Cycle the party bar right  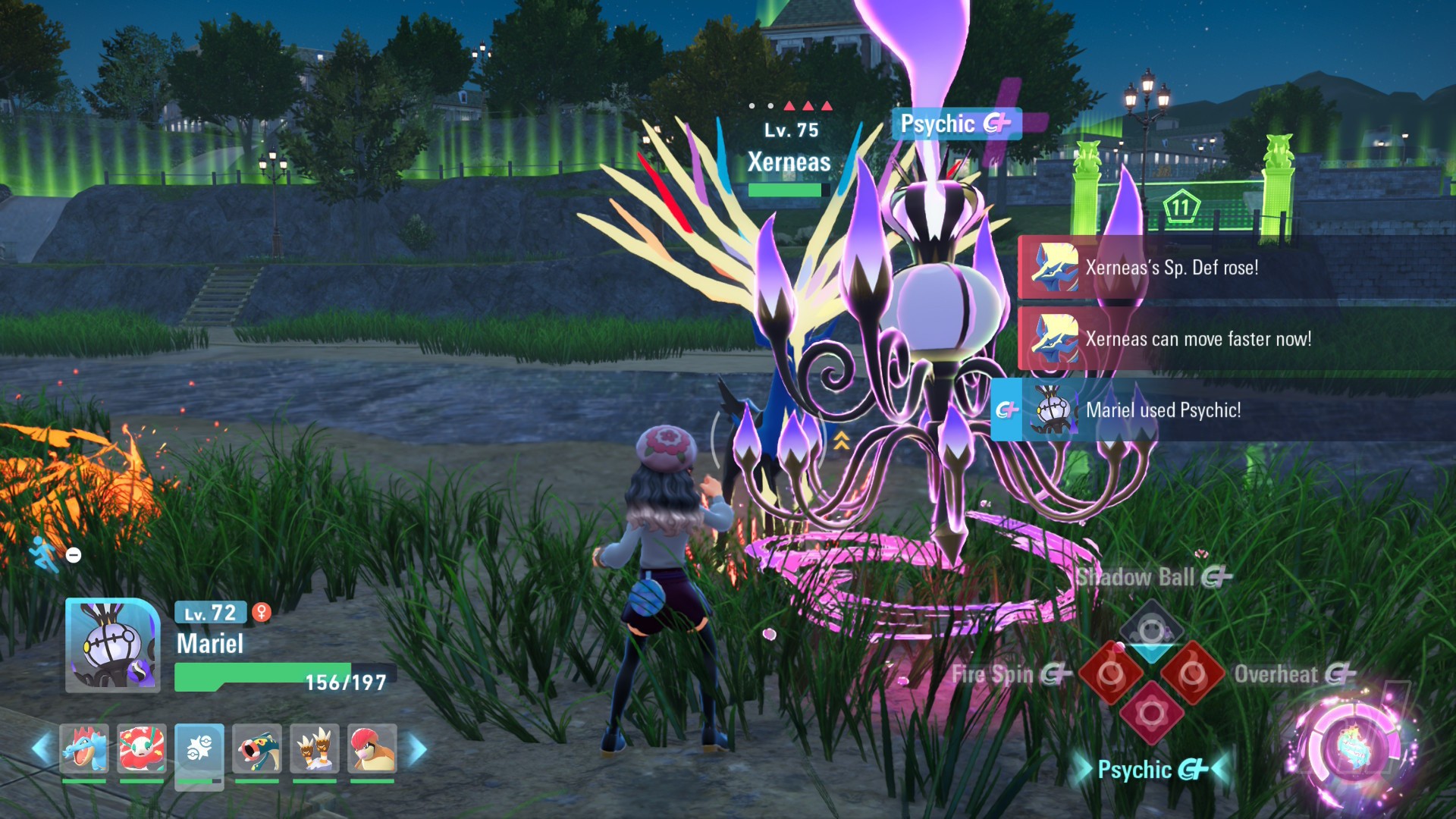(x=417, y=749)
